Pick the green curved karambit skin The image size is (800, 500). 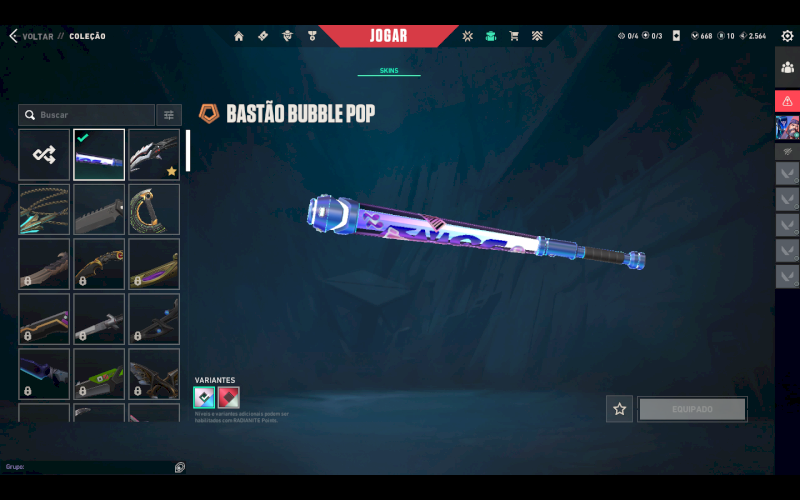pyautogui.click(x=154, y=209)
